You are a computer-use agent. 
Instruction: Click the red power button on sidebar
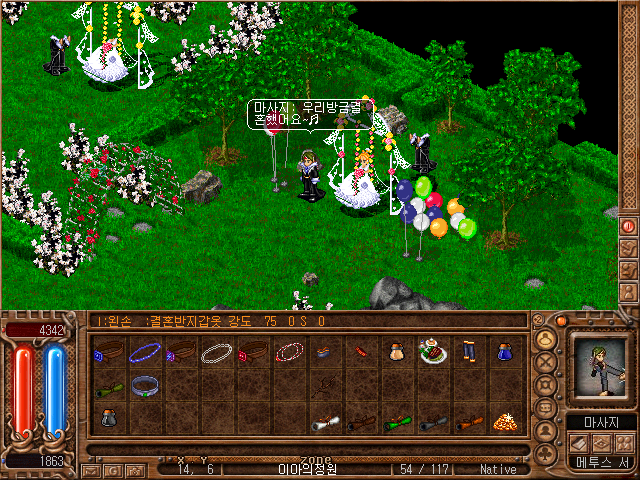[629, 226]
